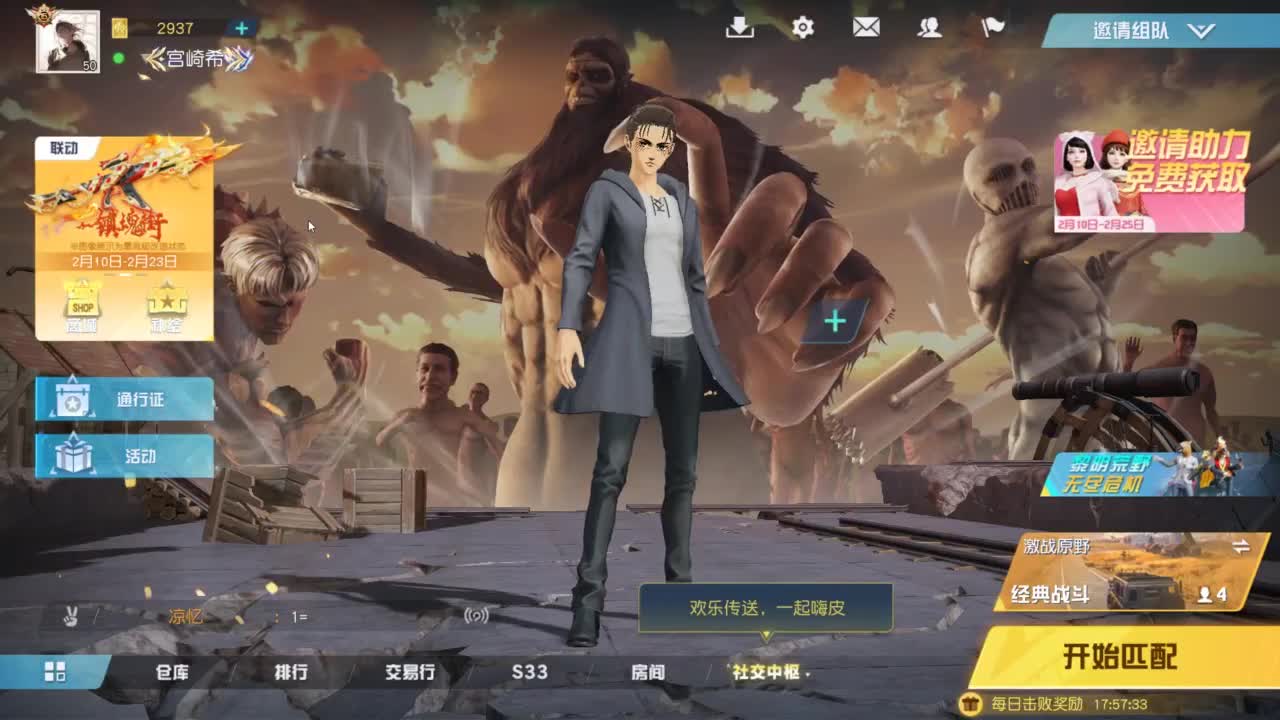Check messages via the envelope mail icon
Viewport: 1280px width, 720px height.
(865, 29)
